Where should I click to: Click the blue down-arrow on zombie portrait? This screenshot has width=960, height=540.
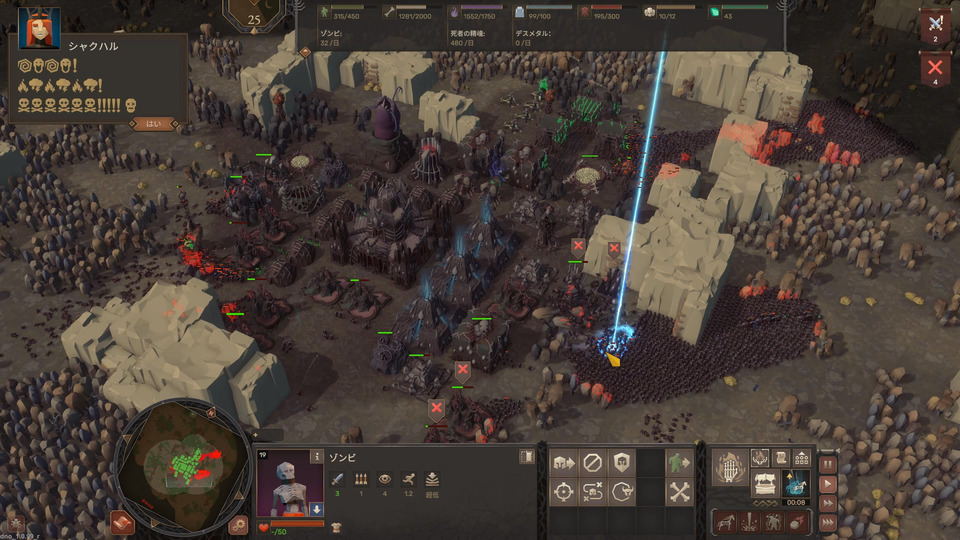coord(316,508)
